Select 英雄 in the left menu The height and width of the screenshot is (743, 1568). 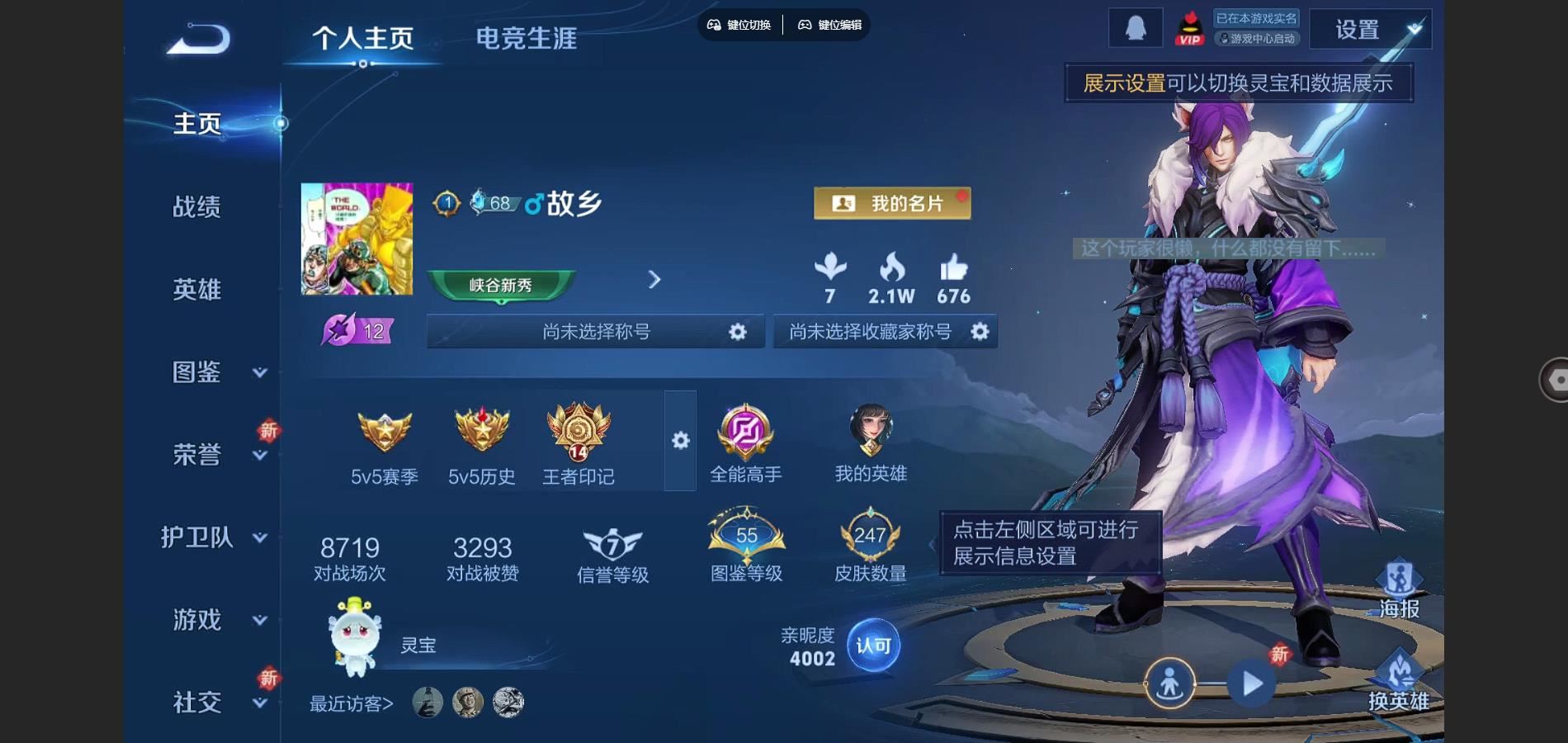(x=196, y=289)
